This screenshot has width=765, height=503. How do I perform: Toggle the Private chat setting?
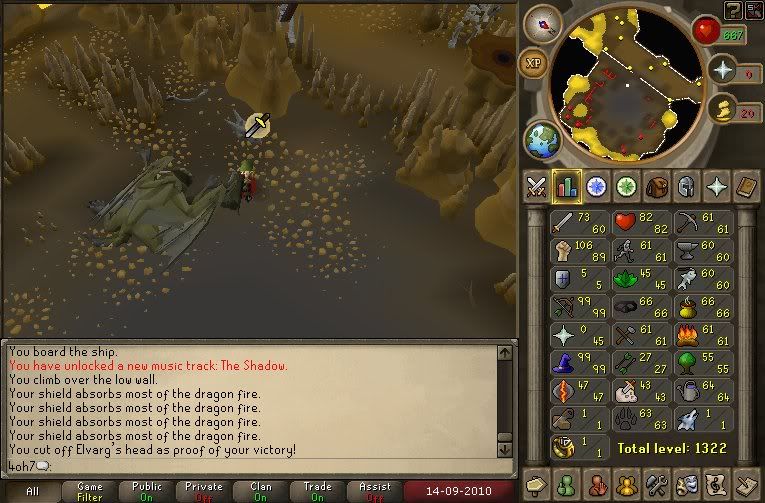tap(204, 492)
